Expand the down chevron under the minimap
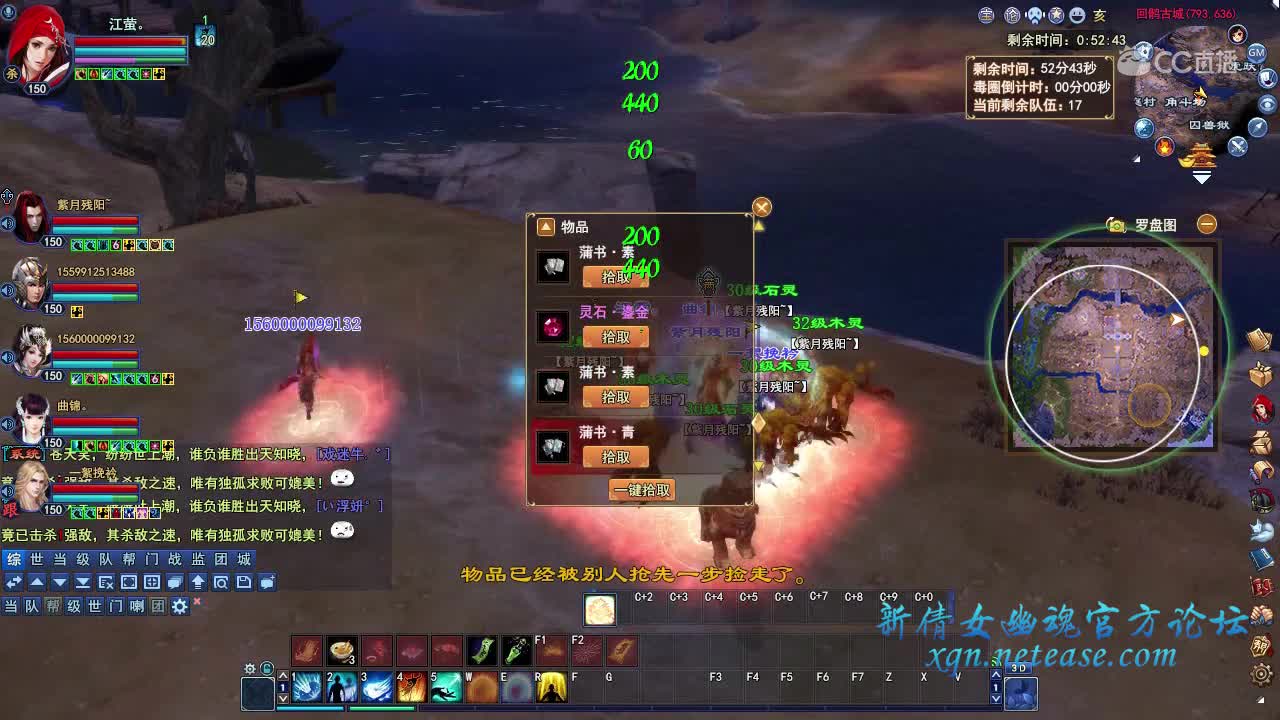Screen dimensions: 1280x720 pyautogui.click(x=1200, y=177)
